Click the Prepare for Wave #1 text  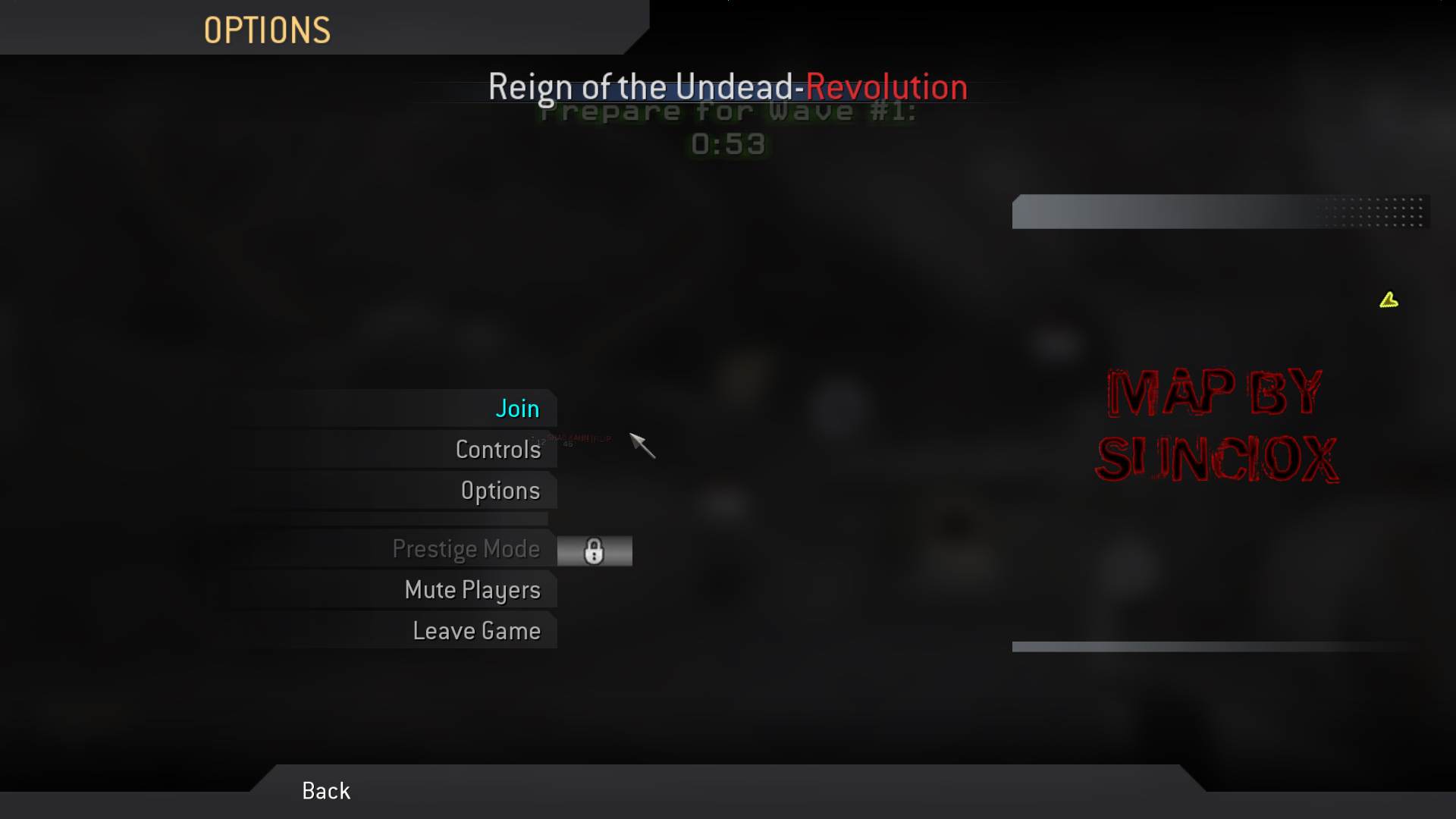pos(726,111)
